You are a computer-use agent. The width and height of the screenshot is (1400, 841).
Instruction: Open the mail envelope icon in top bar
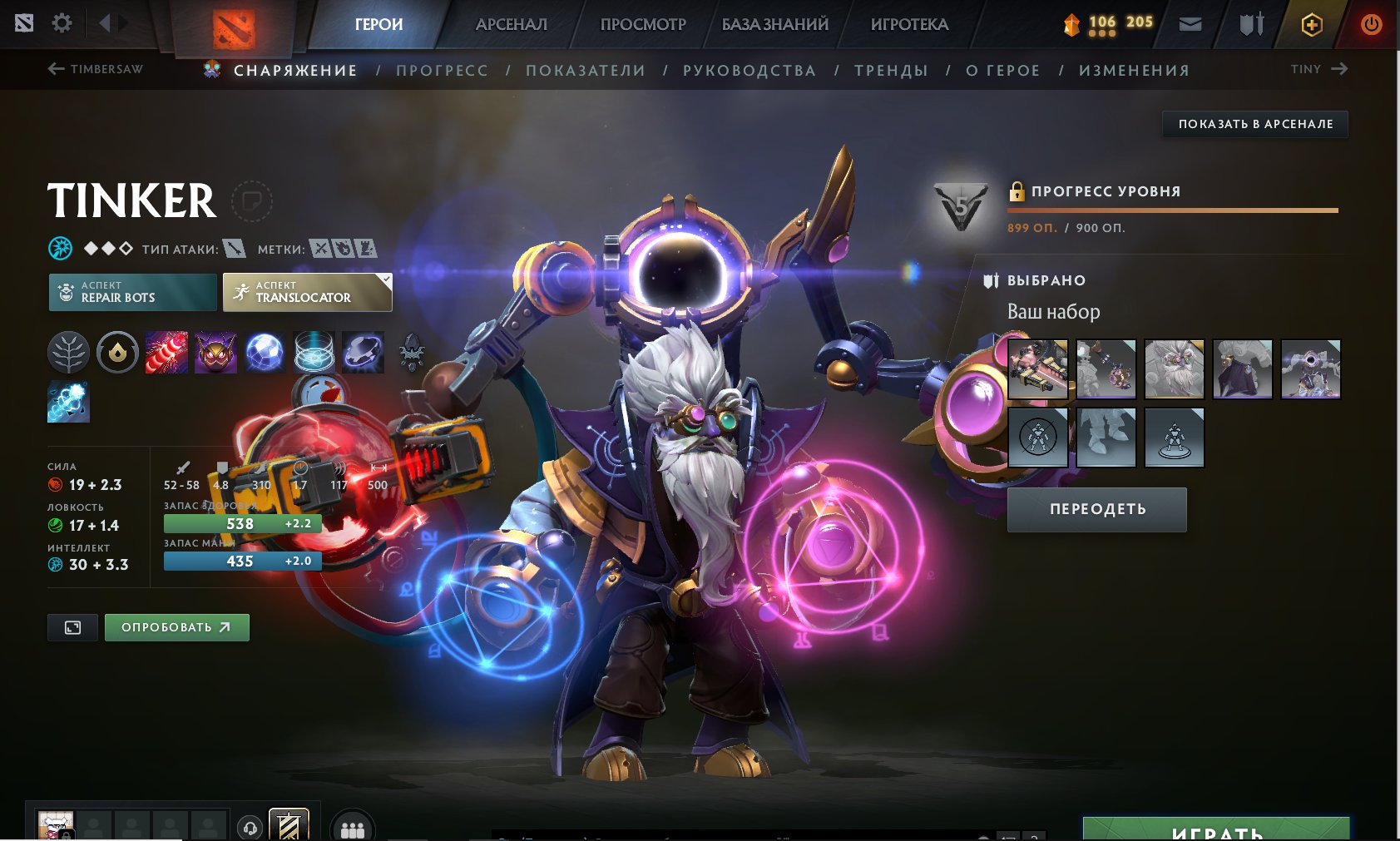click(x=1190, y=23)
